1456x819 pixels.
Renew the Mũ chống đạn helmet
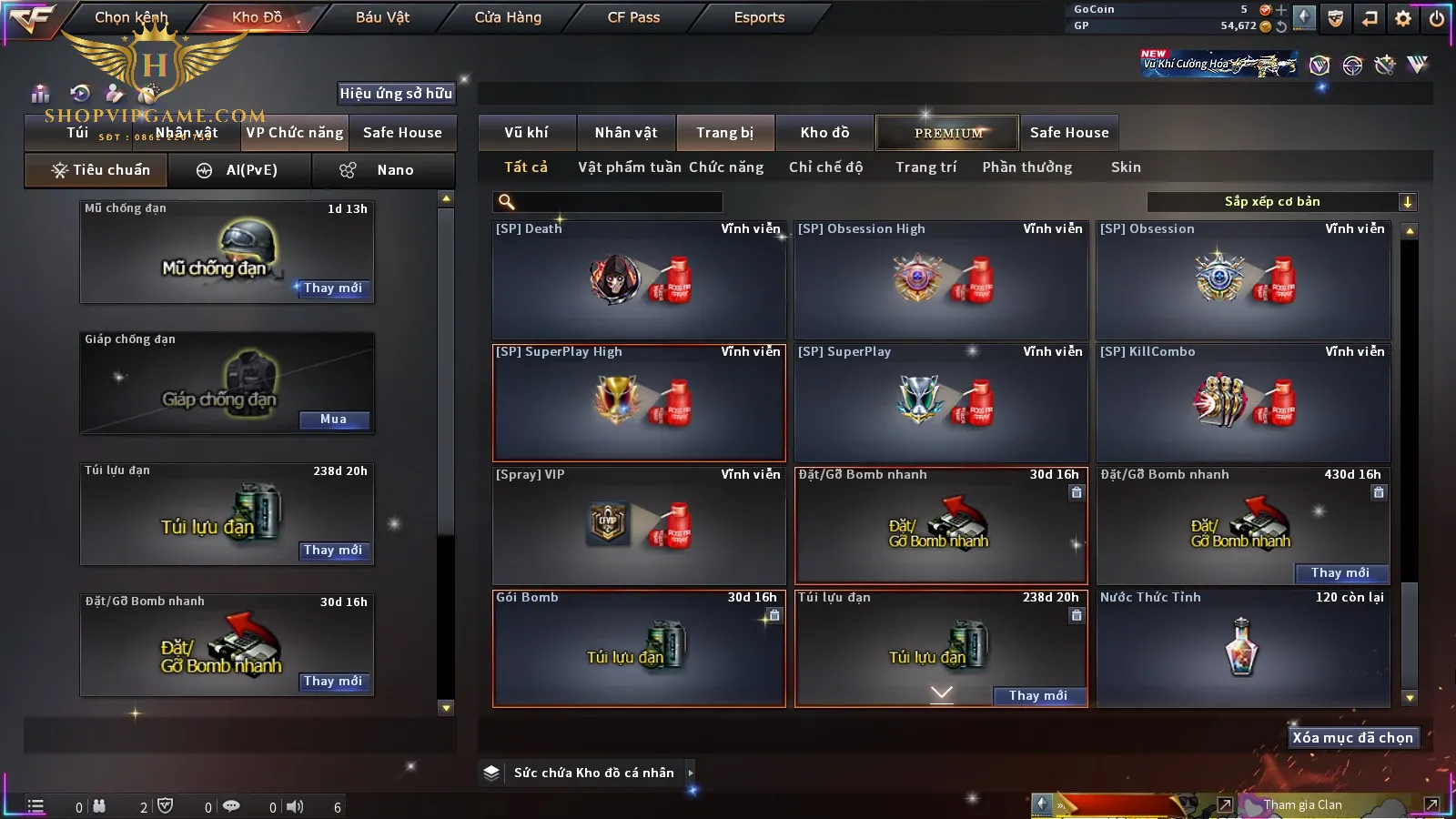pyautogui.click(x=333, y=288)
